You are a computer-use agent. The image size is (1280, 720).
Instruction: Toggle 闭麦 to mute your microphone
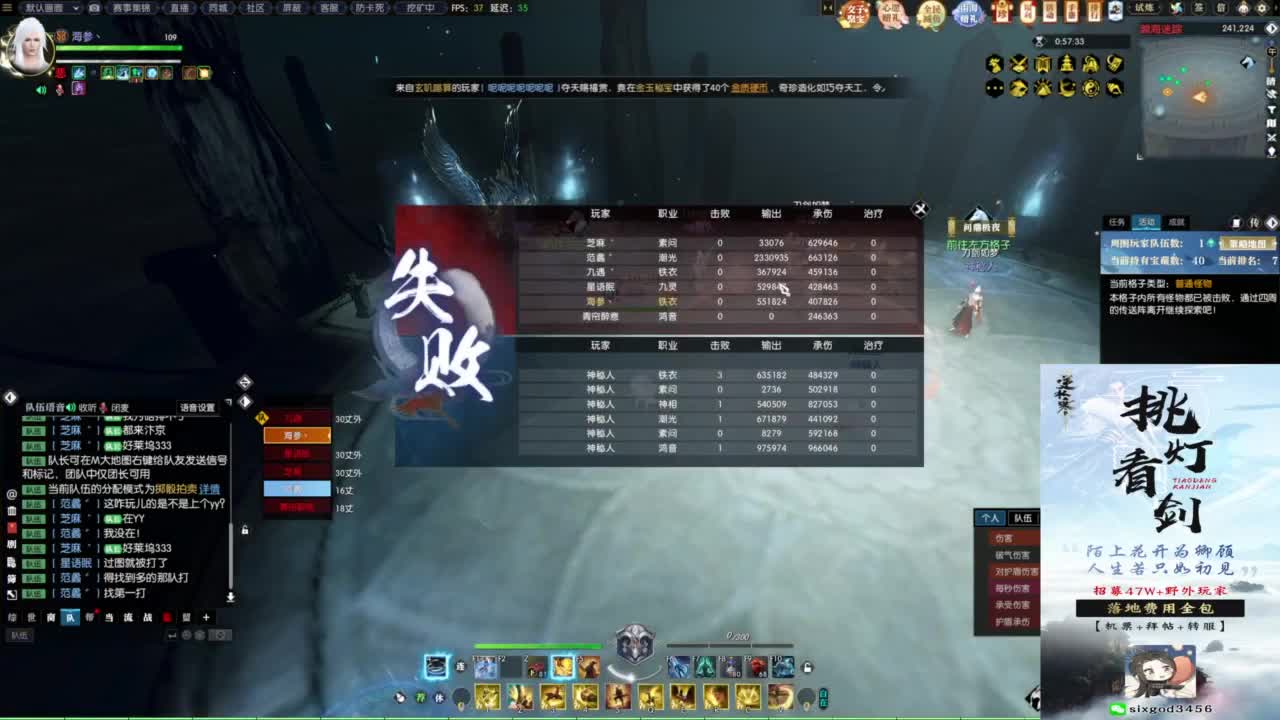tap(118, 408)
